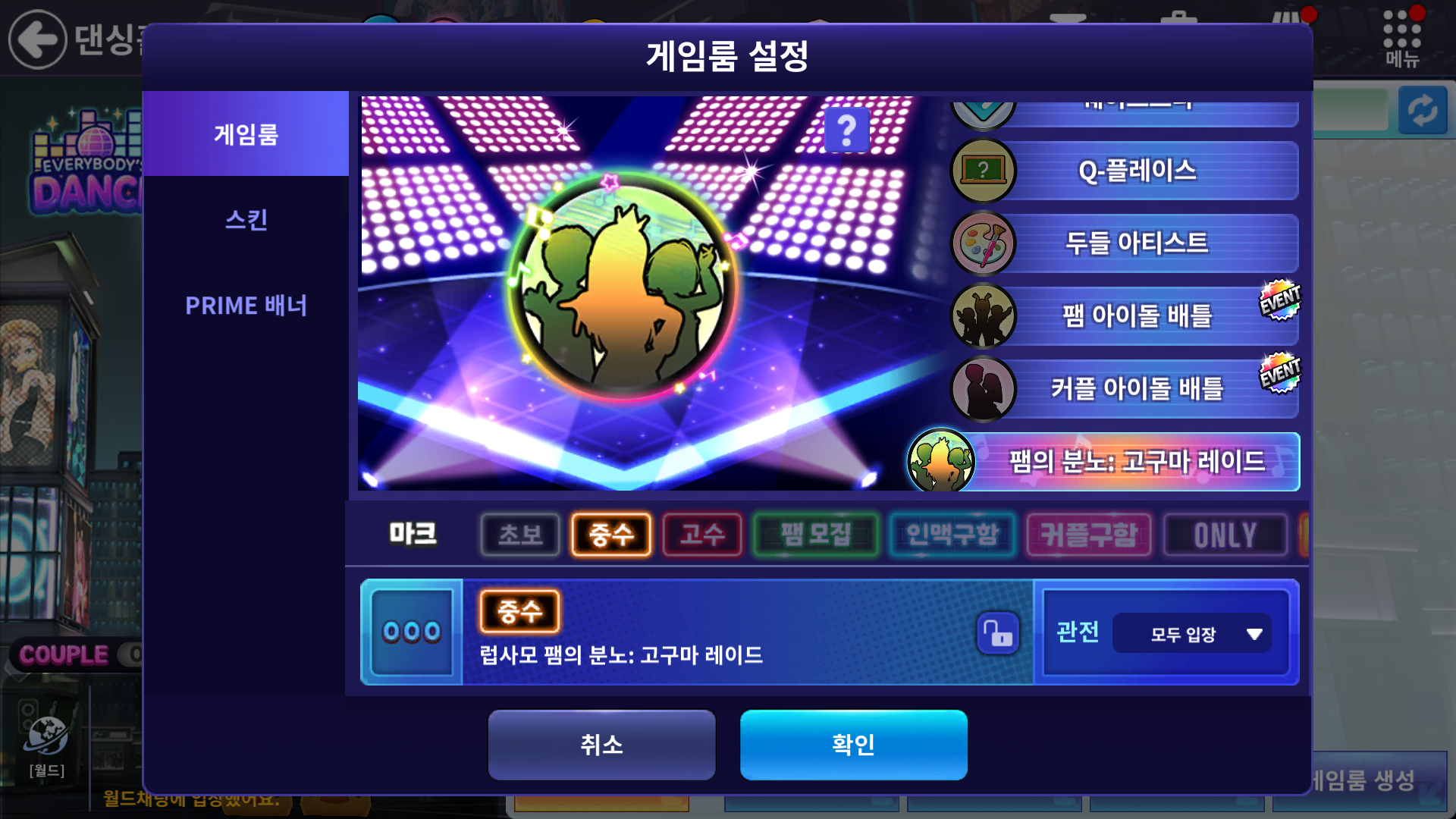Apply the 팸모집 mark
Viewport: 1456px width, 819px height.
816,535
